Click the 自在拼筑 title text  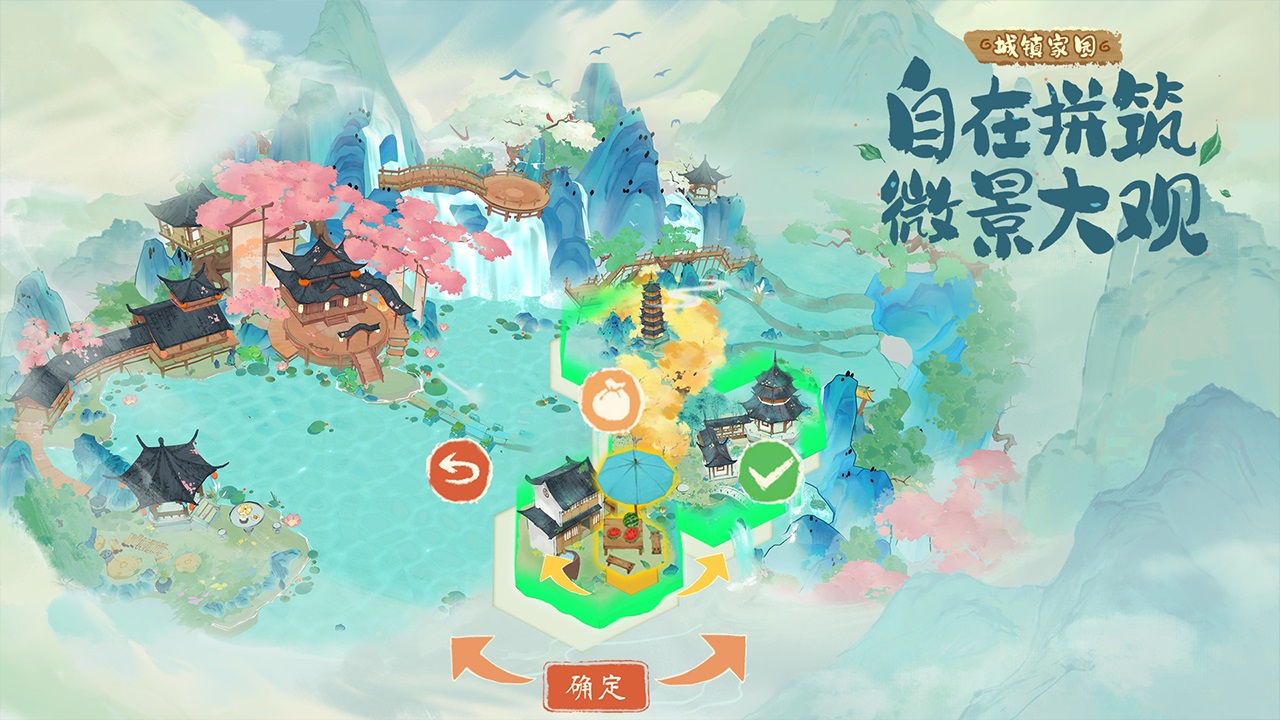(x=1040, y=115)
